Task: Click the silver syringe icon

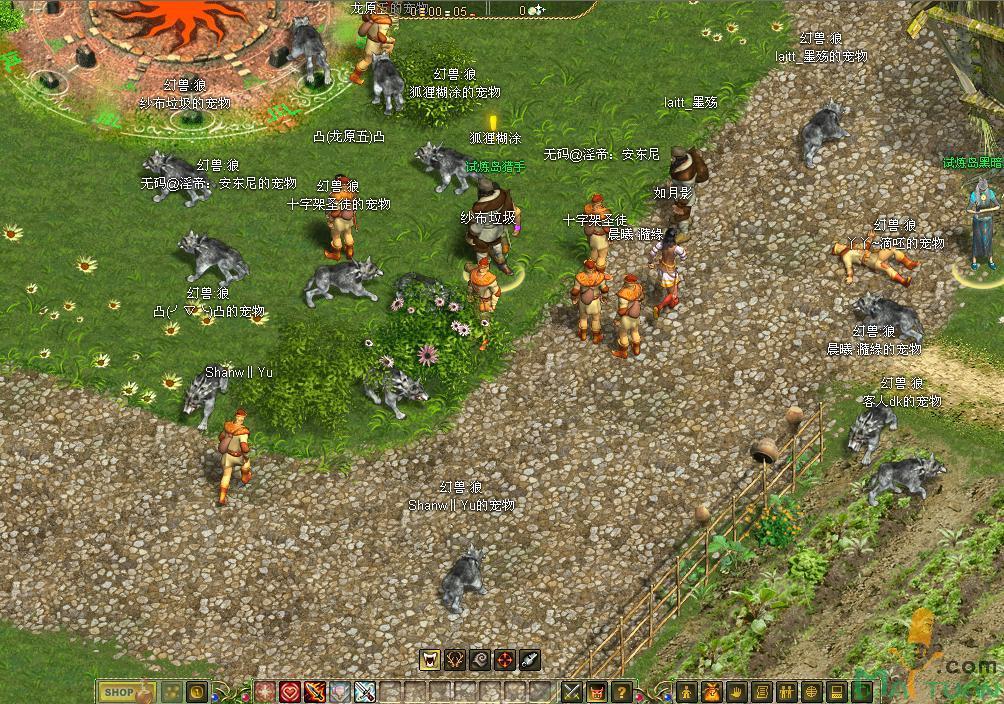Action: pyautogui.click(x=531, y=659)
